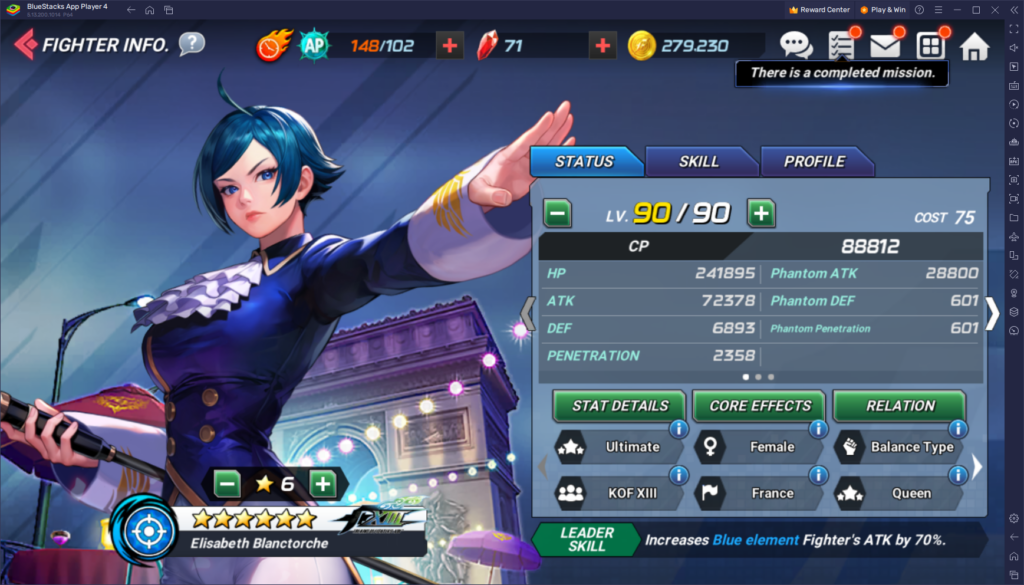
Task: View the RELATION panel
Action: [x=900, y=406]
